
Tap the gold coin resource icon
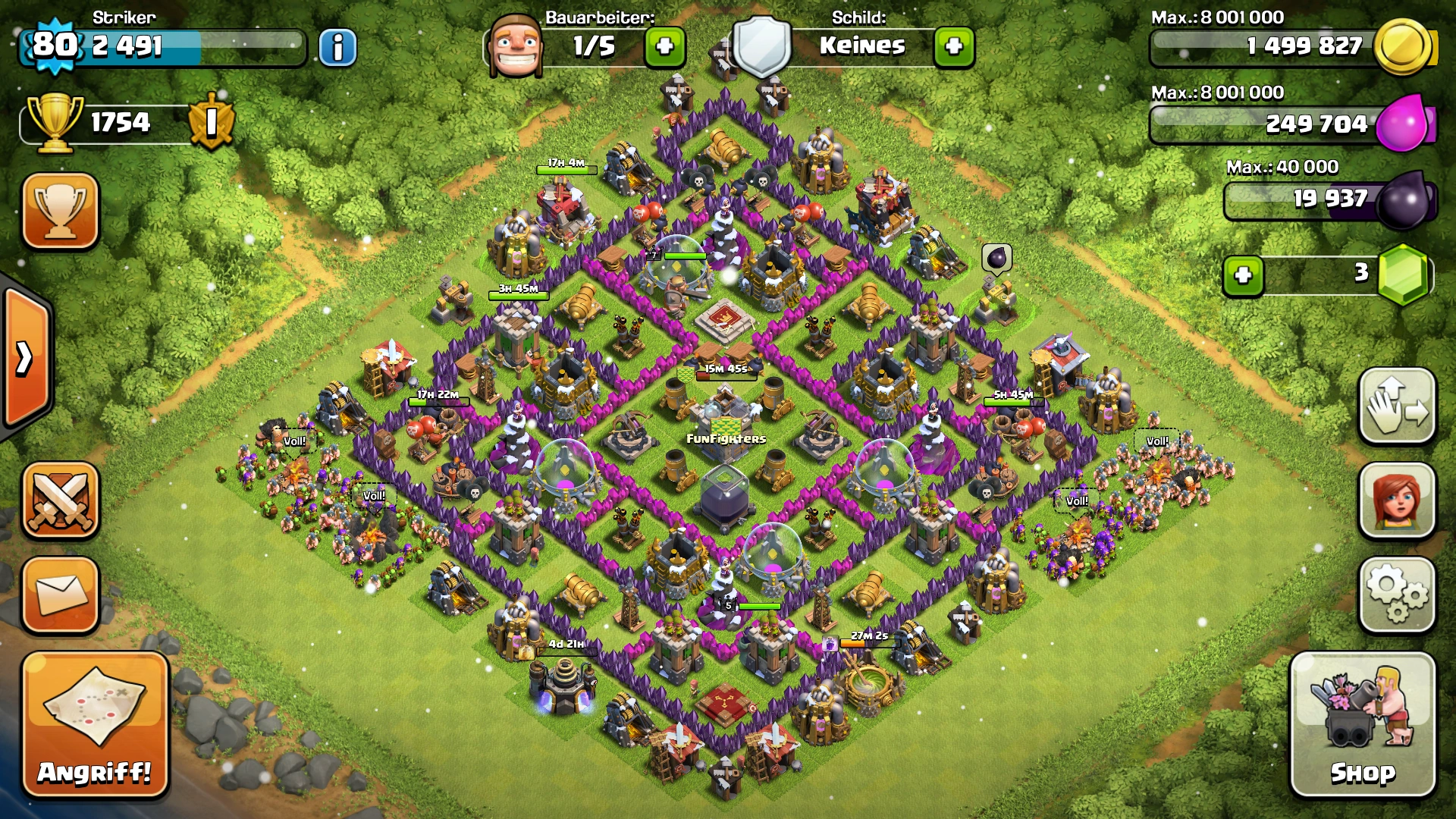(x=1404, y=47)
